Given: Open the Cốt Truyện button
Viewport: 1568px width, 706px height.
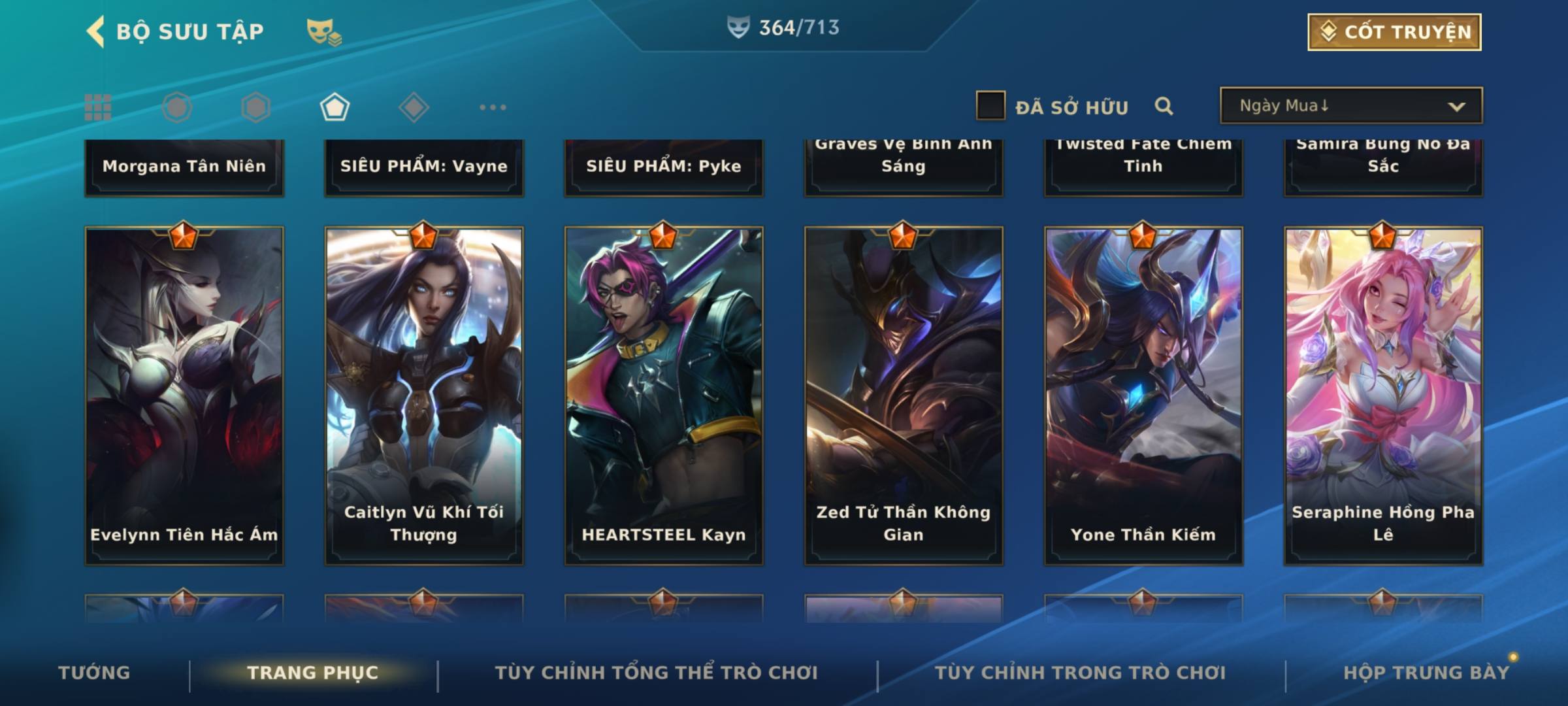Looking at the screenshot, I should click(1394, 32).
